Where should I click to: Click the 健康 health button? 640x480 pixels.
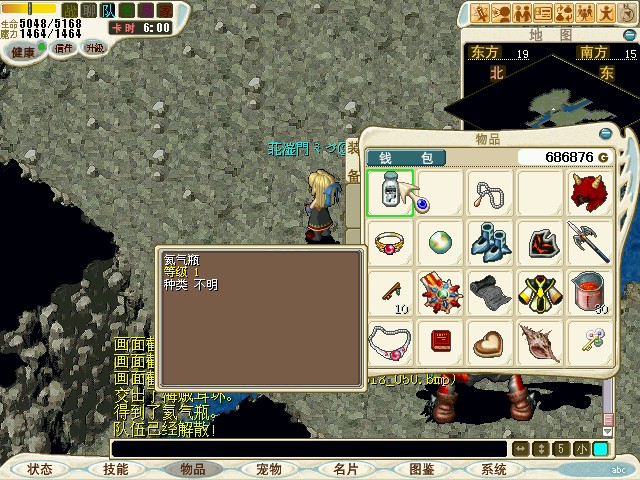point(22,50)
